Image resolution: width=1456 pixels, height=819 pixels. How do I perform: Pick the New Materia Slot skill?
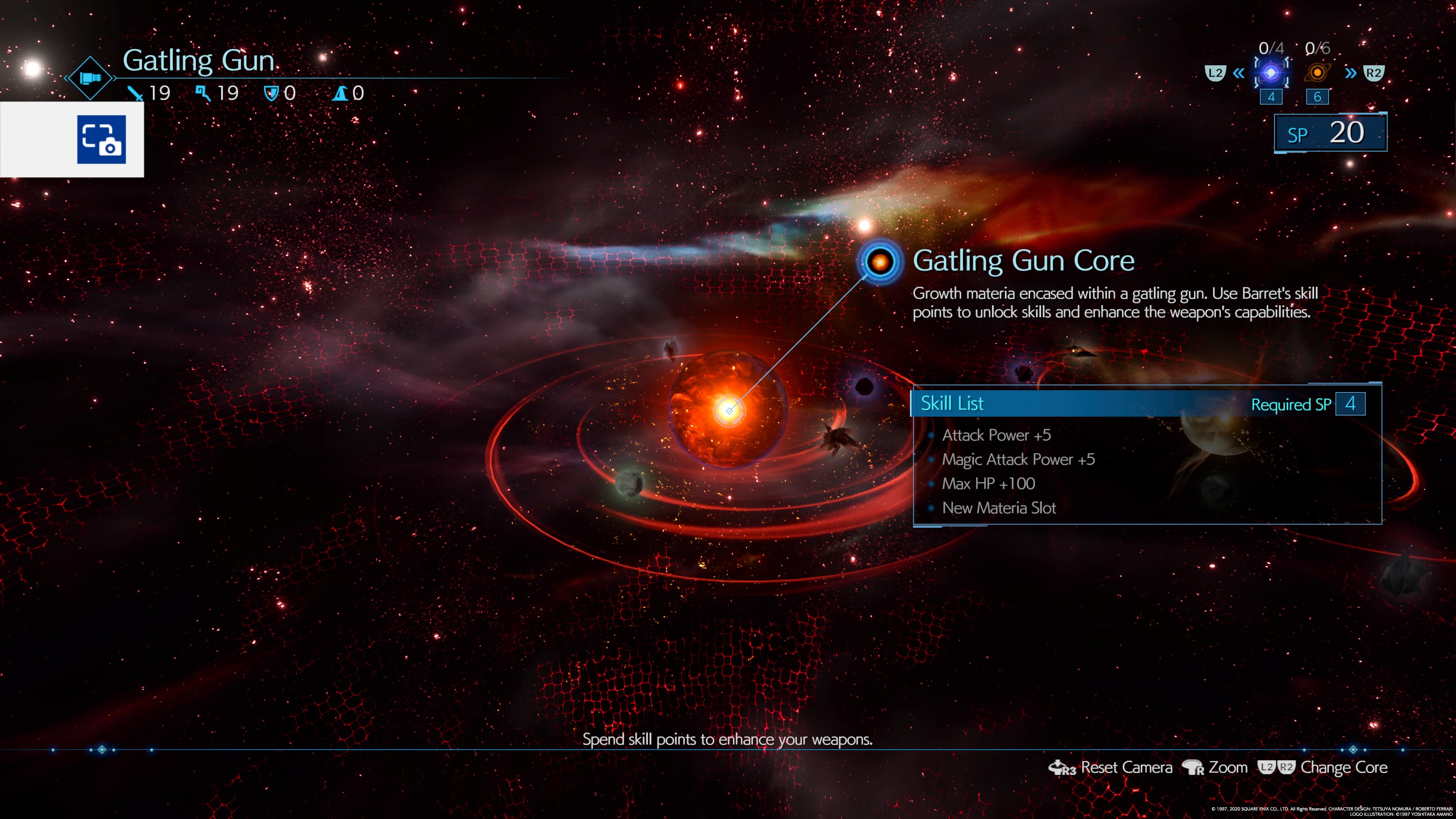coord(999,508)
